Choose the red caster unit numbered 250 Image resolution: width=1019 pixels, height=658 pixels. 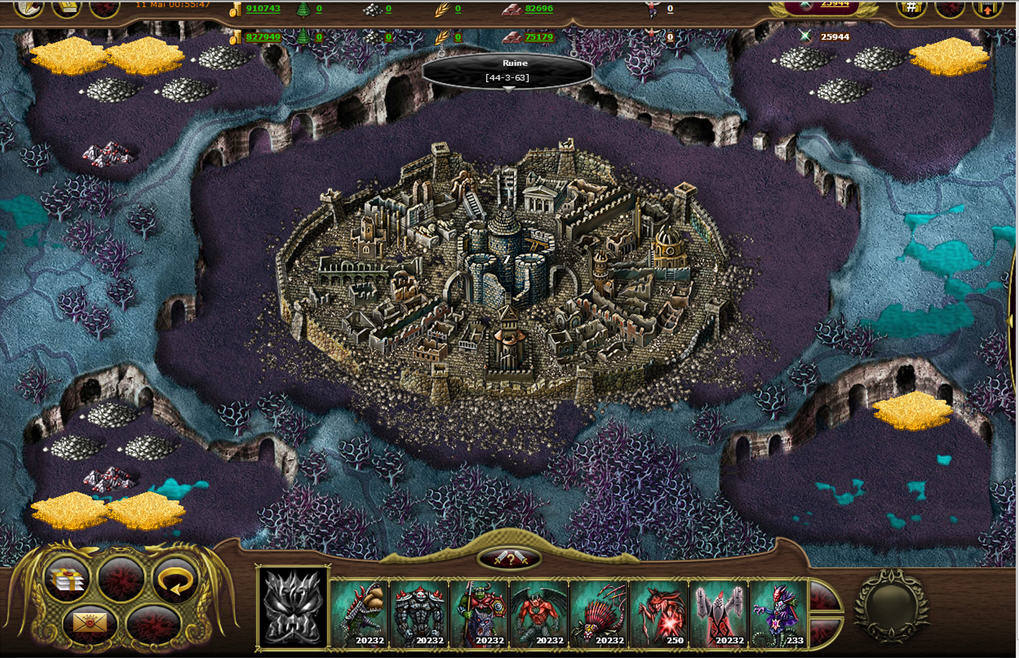click(659, 612)
